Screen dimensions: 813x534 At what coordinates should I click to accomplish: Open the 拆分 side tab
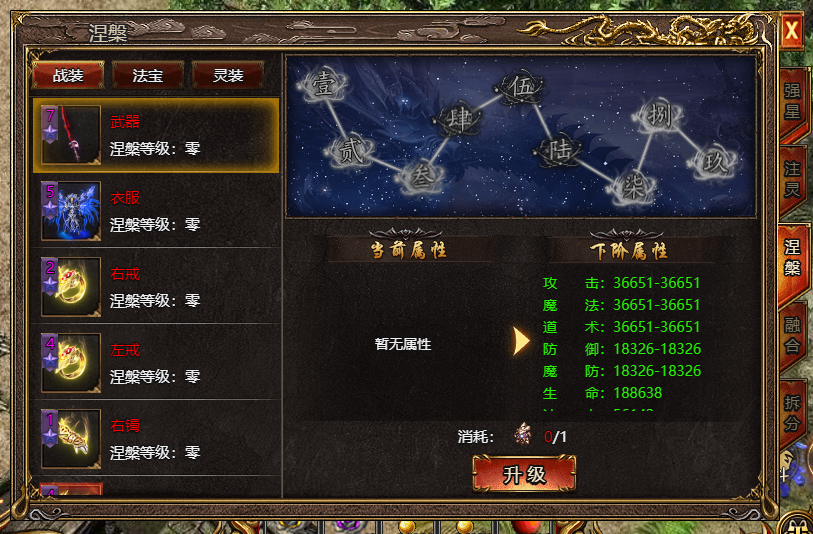[792, 412]
